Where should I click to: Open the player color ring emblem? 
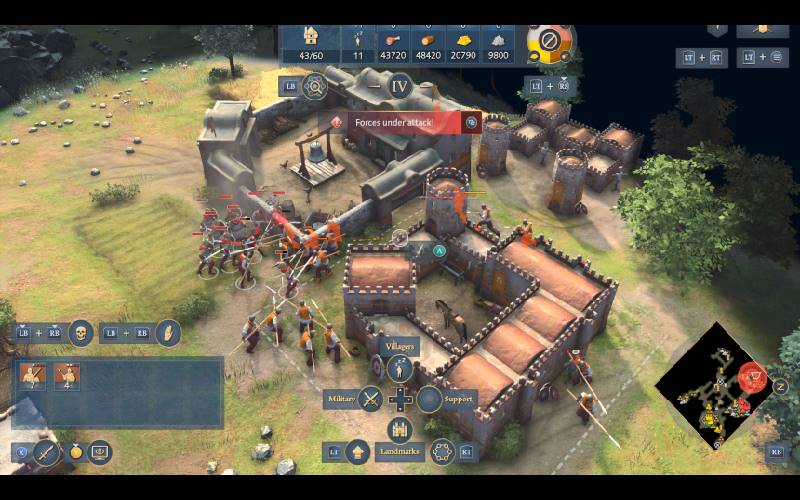[x=549, y=41]
